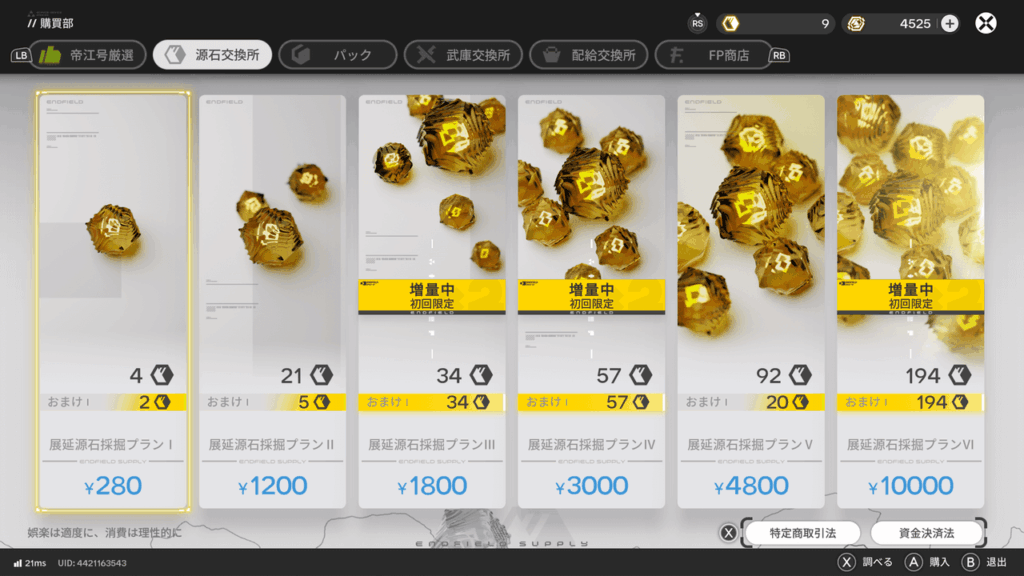Choose the ¥4800 展延源石採掘プラン V pack

pyautogui.click(x=751, y=300)
